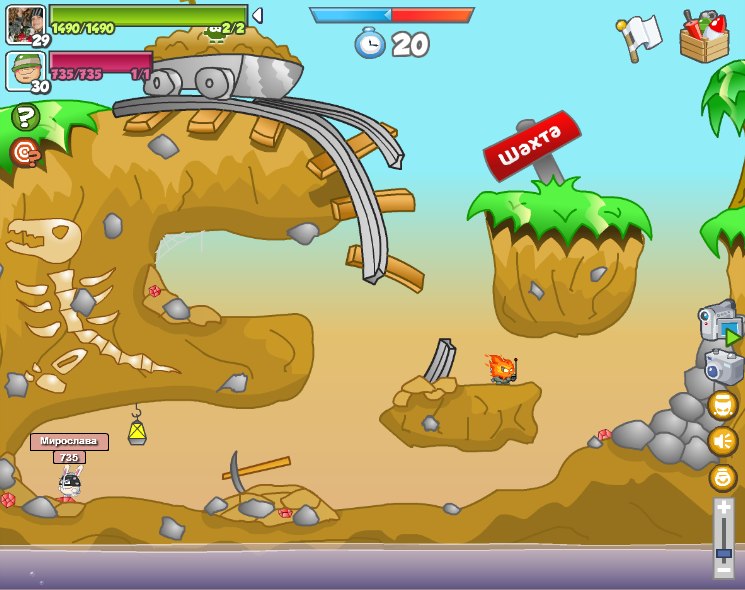Click the orange button below the speaker
The width and height of the screenshot is (745, 590).
722,477
